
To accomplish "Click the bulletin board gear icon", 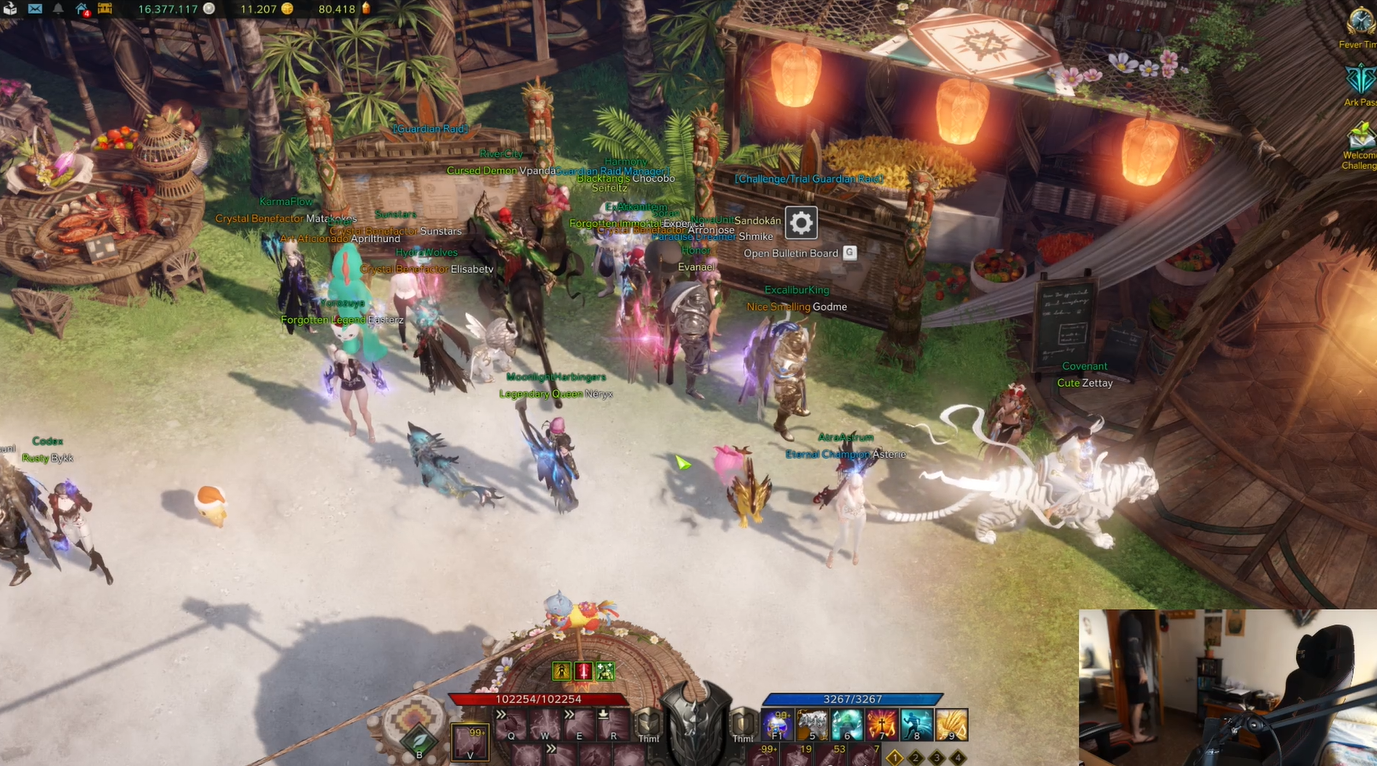I will click(801, 222).
